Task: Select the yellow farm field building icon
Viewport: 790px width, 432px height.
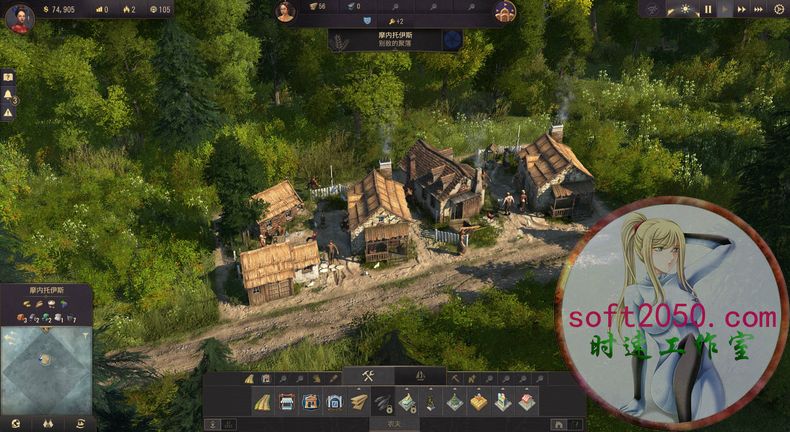Action: click(478, 402)
